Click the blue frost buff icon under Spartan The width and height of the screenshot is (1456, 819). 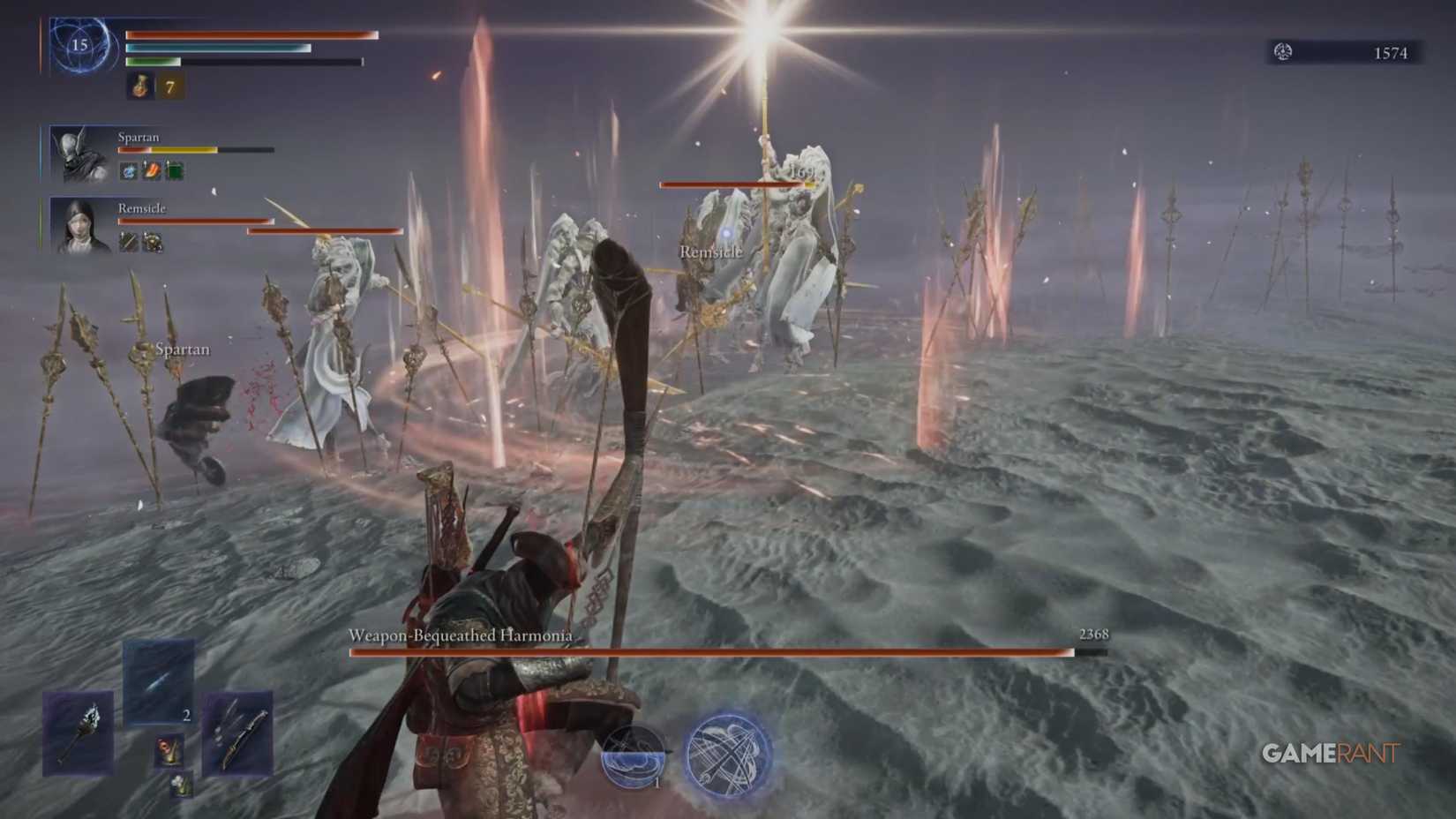[x=129, y=170]
